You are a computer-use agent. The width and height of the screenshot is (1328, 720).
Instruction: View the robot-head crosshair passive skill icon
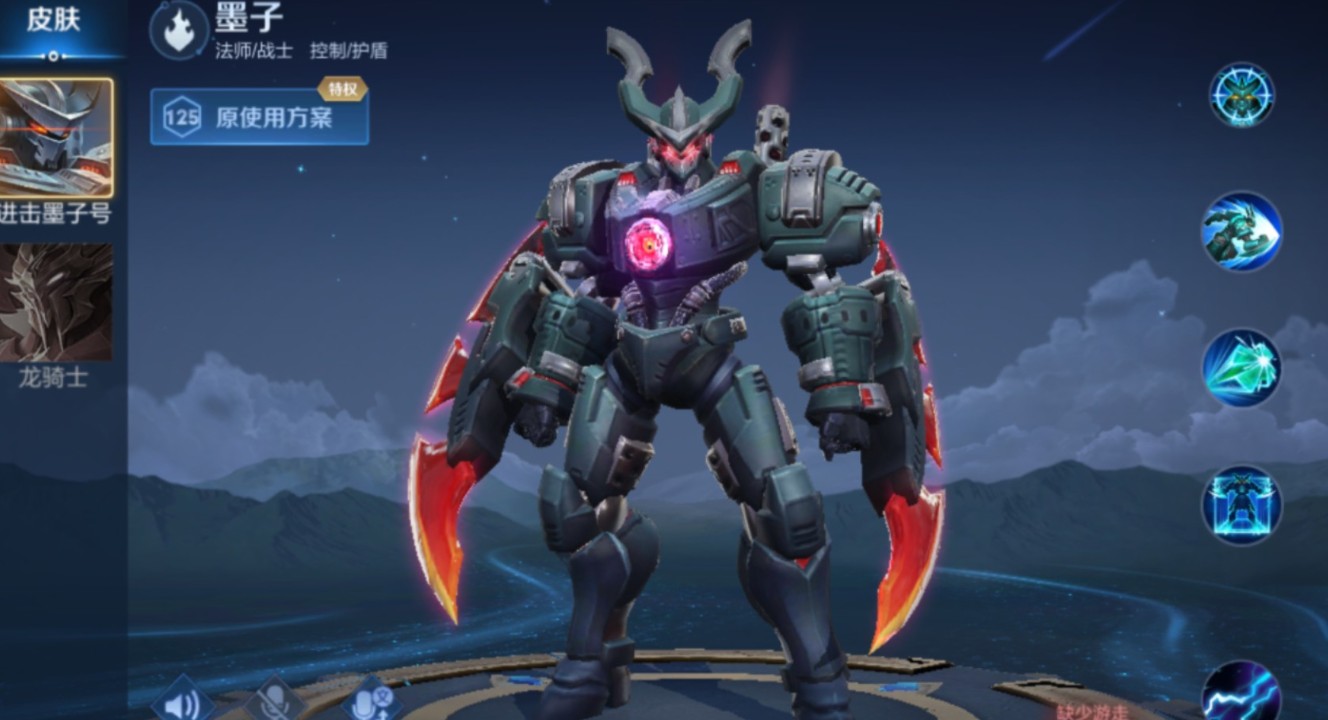click(x=1241, y=95)
